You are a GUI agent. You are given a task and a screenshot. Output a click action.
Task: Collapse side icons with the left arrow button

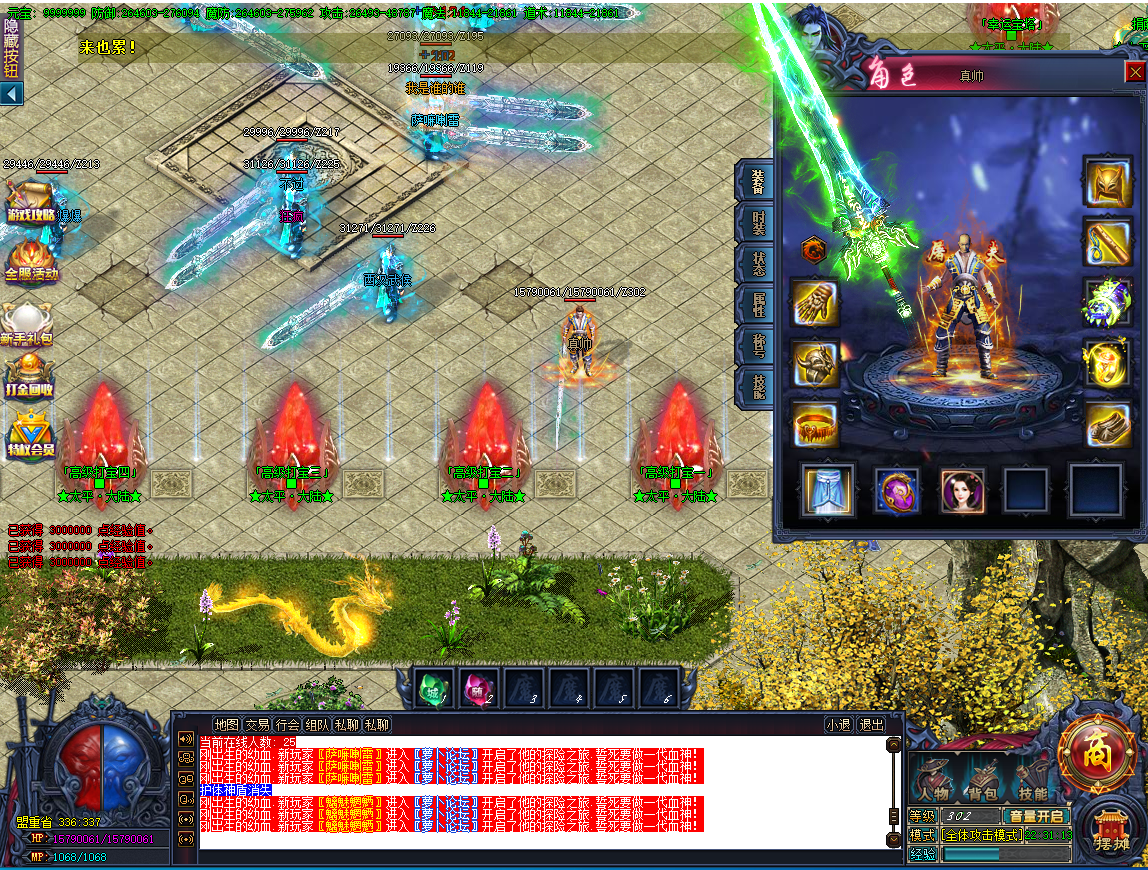click(x=11, y=94)
